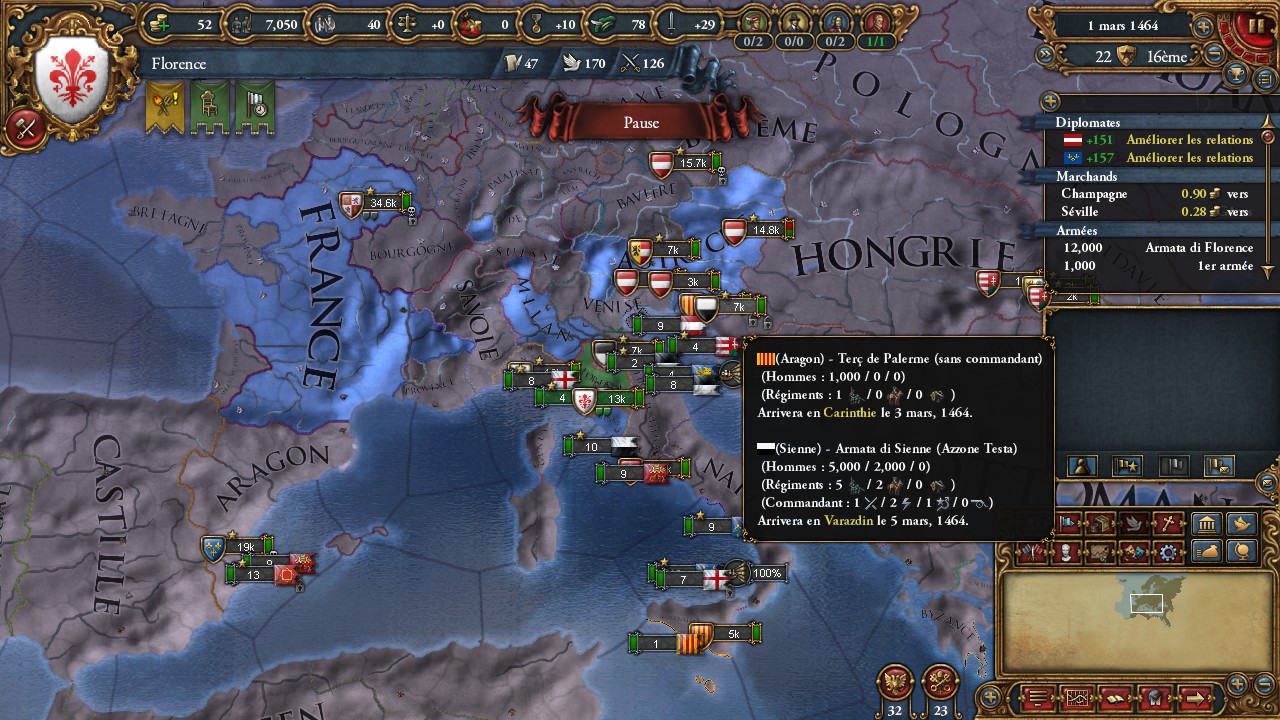Select the green flag and clock alert banner
The height and width of the screenshot is (720, 1280).
(x=255, y=107)
